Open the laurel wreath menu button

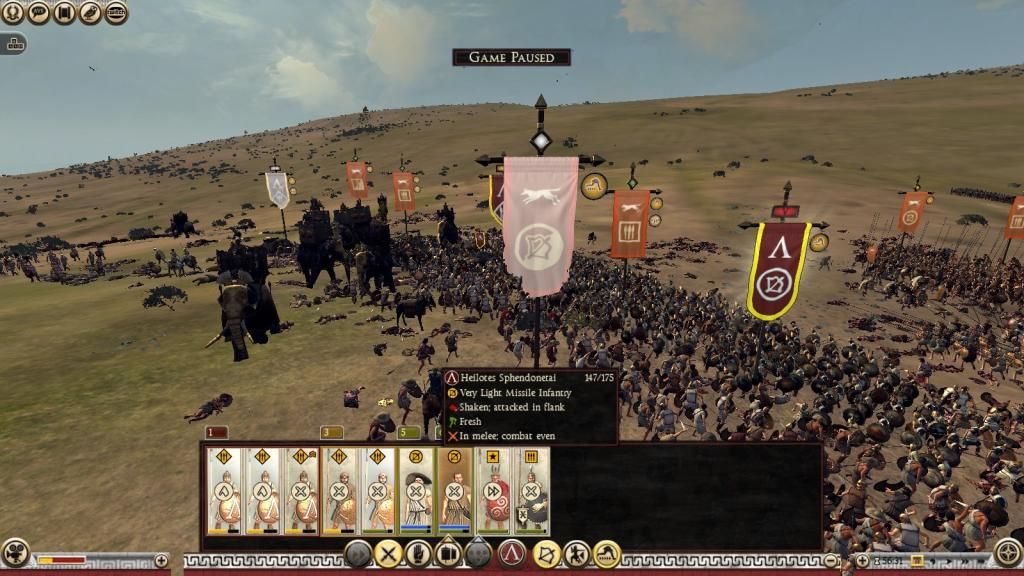[x=14, y=13]
